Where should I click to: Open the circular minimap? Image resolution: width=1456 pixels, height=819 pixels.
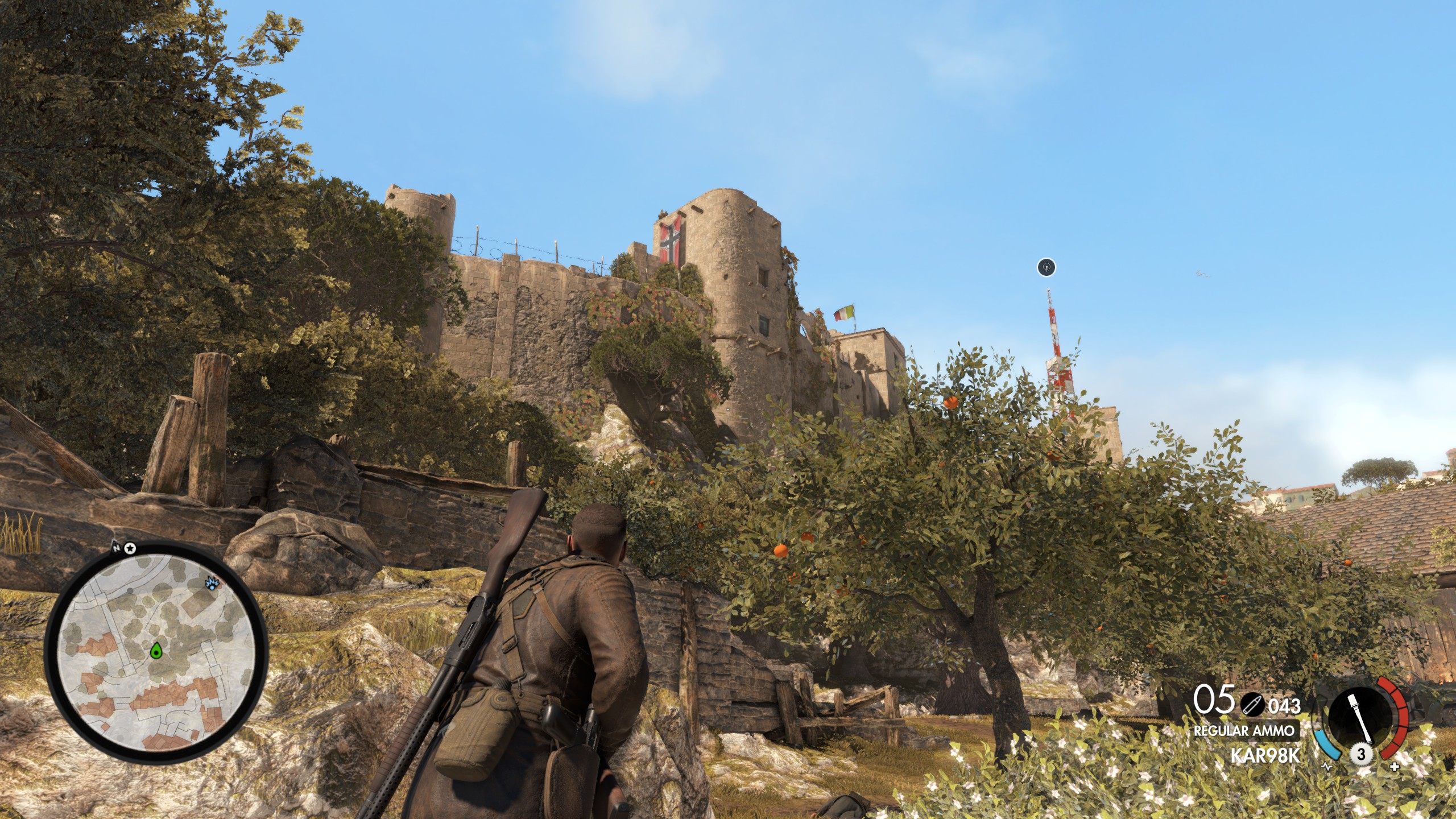click(156, 650)
